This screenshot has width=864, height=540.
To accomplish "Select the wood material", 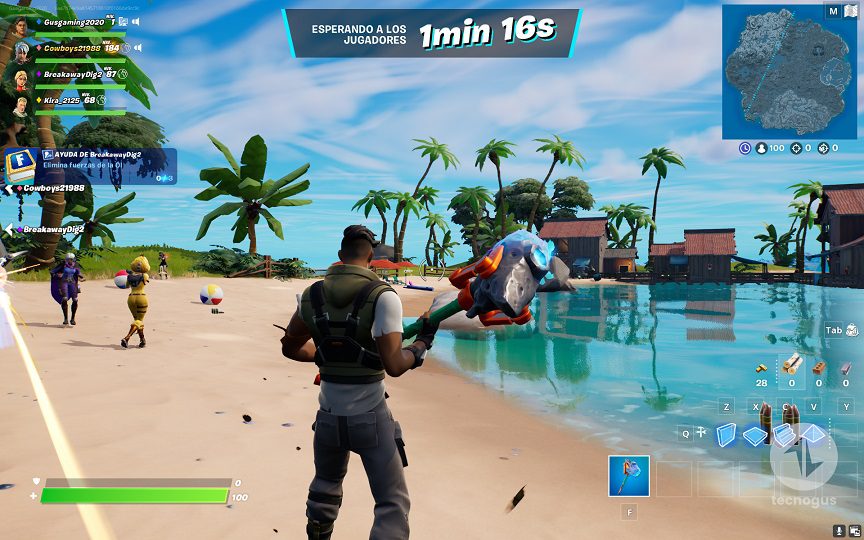I will click(x=791, y=365).
